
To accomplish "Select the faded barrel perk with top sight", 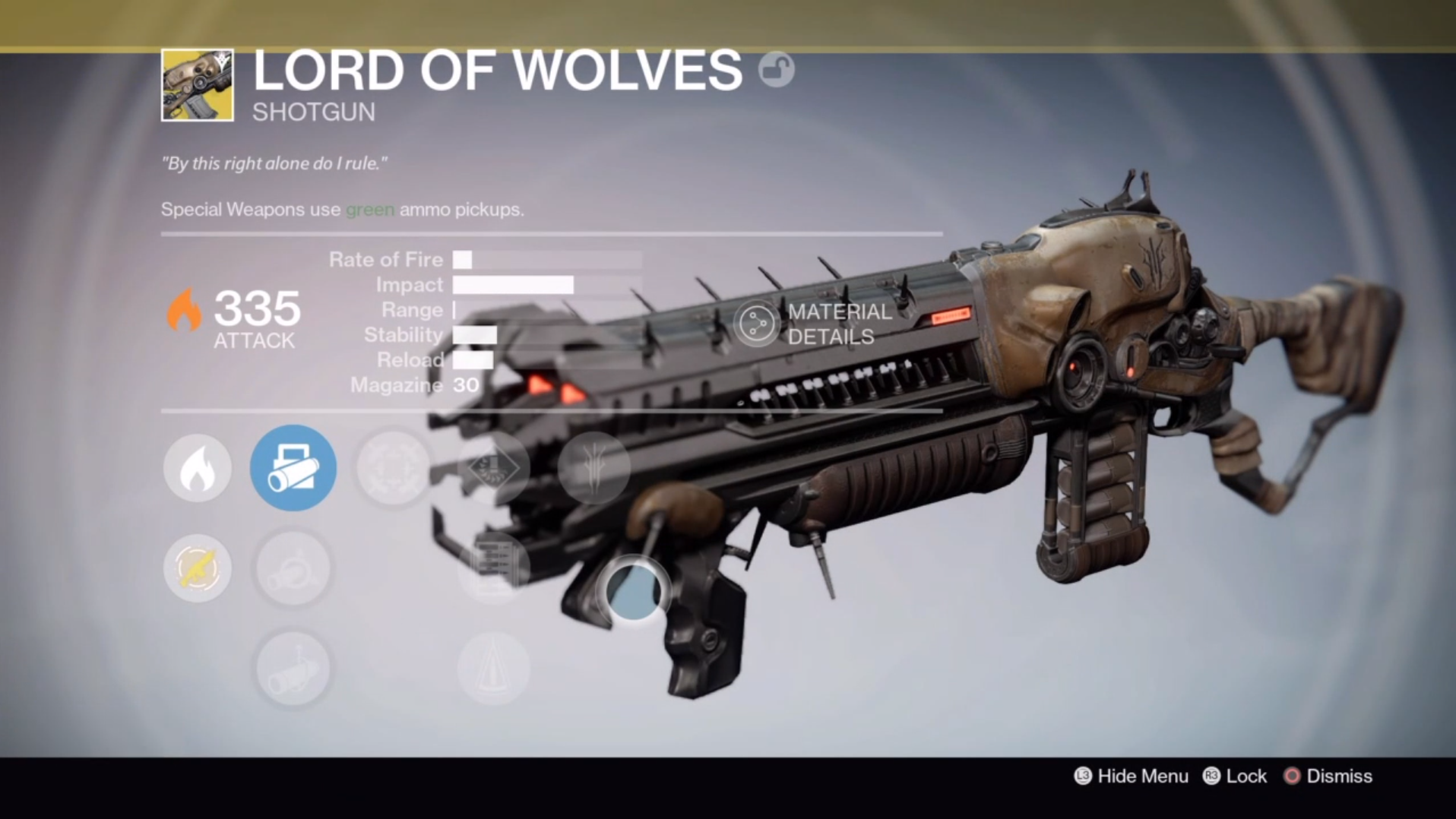I will [293, 669].
